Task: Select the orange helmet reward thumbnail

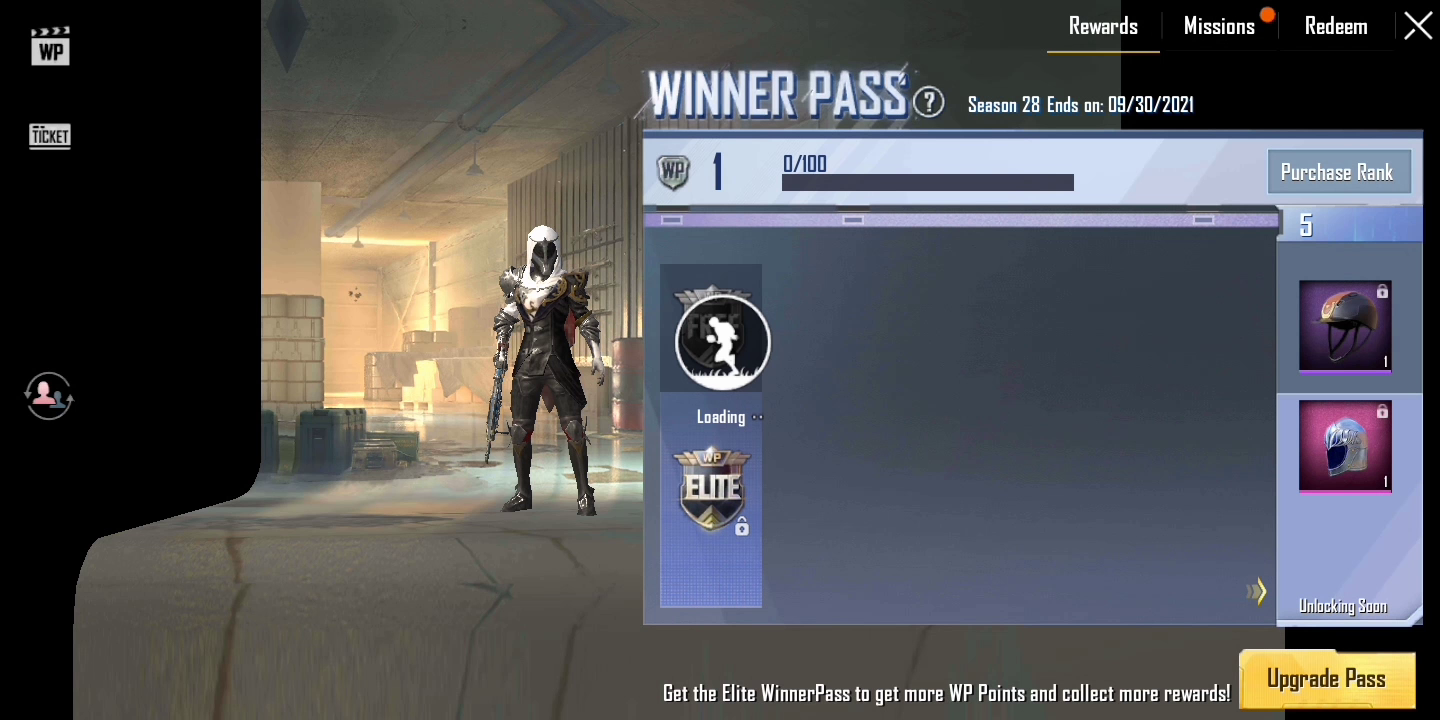Action: (1345, 326)
